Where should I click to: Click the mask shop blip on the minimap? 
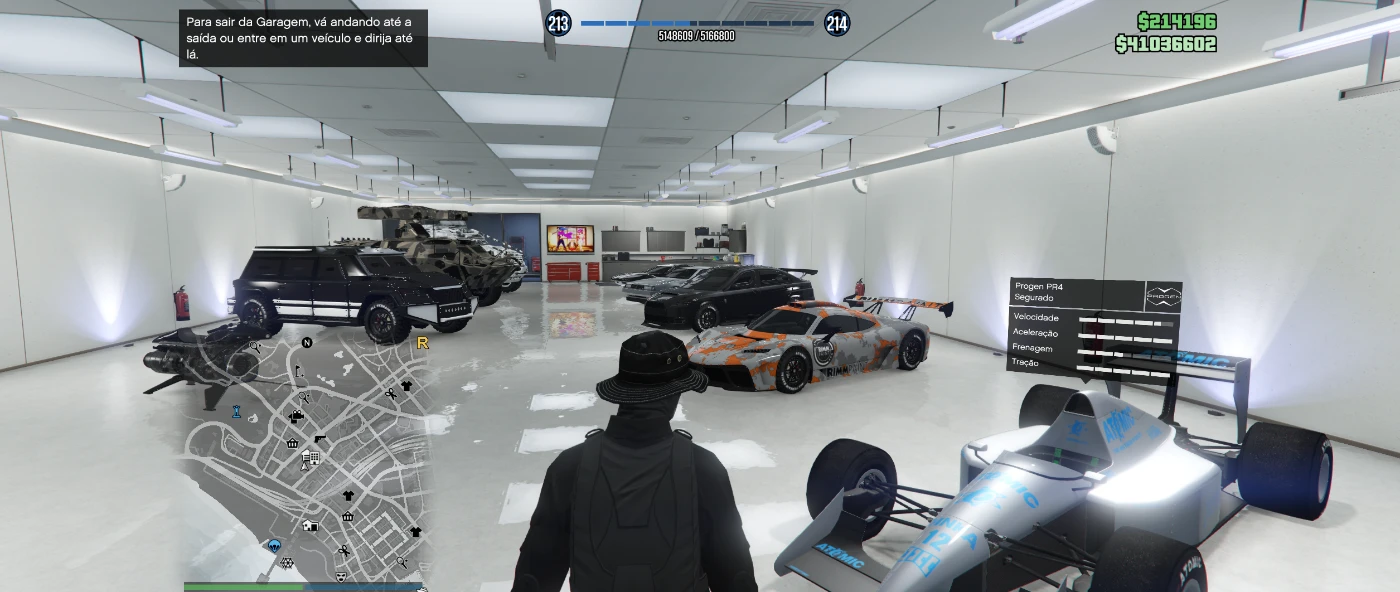click(x=341, y=577)
